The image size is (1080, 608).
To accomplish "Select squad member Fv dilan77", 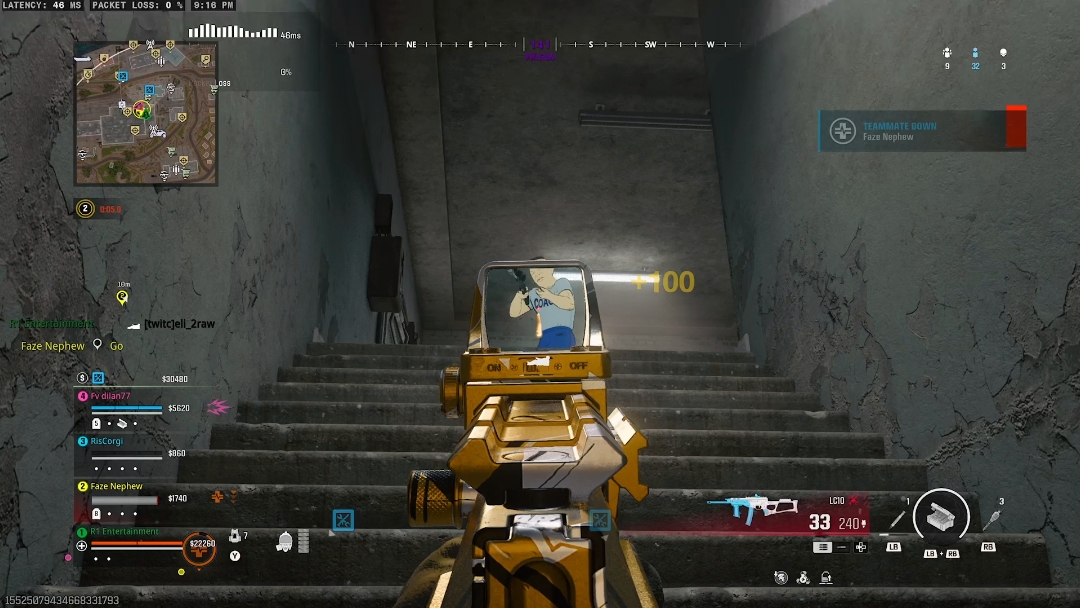I will (x=111, y=396).
